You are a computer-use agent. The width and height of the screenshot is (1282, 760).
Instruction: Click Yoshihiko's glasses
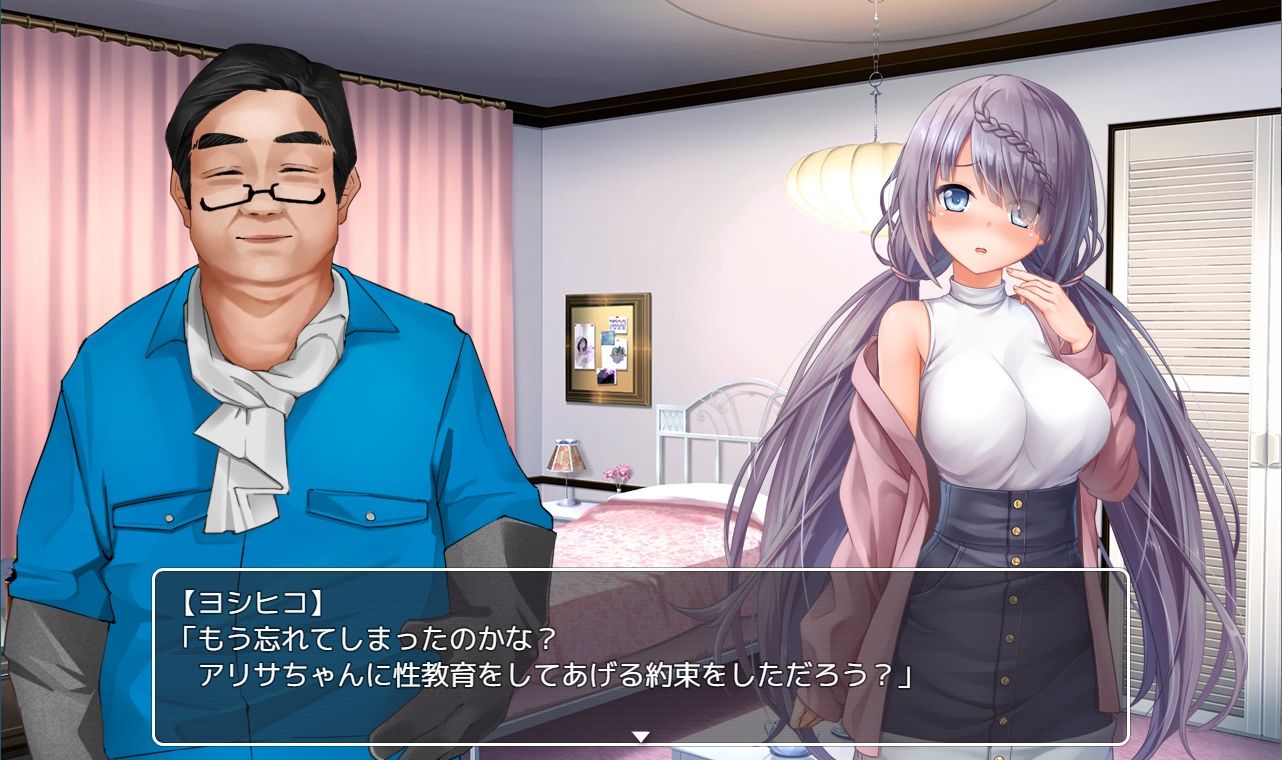coord(258,197)
